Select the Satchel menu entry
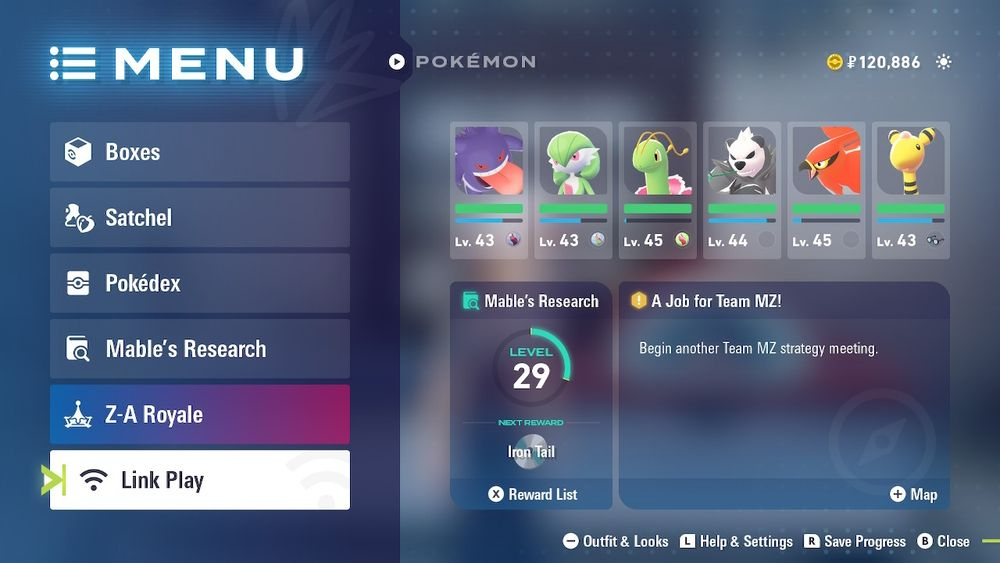Screen dimensions: 1000x563 pyautogui.click(x=200, y=218)
